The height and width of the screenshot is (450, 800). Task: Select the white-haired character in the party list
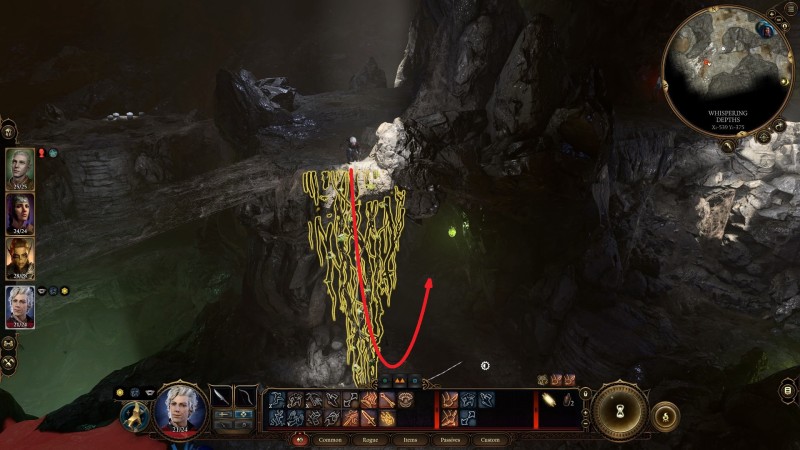21,305
